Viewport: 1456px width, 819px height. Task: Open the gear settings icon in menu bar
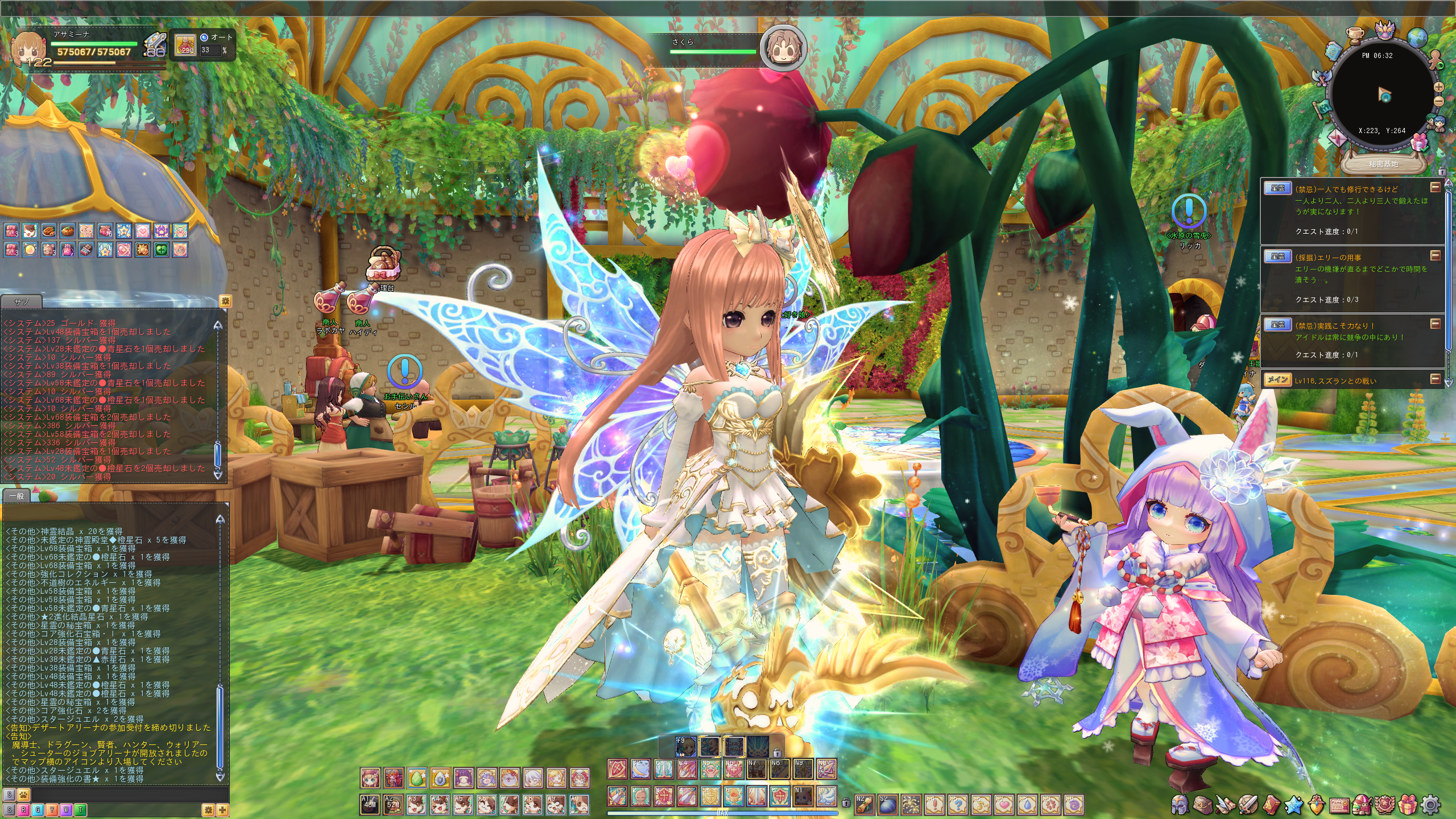[1430, 804]
